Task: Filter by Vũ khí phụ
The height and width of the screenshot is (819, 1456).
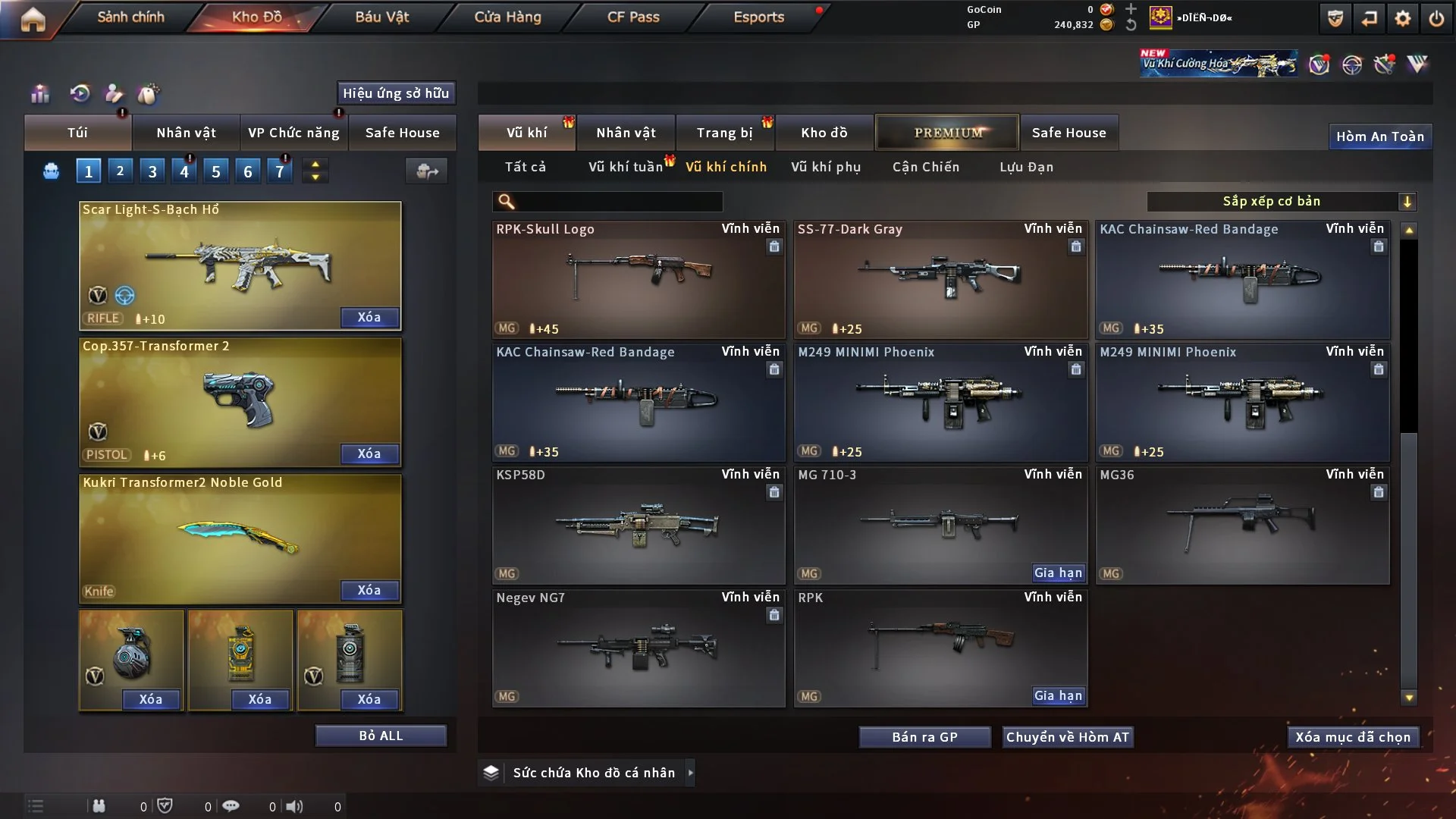Action: coord(826,167)
